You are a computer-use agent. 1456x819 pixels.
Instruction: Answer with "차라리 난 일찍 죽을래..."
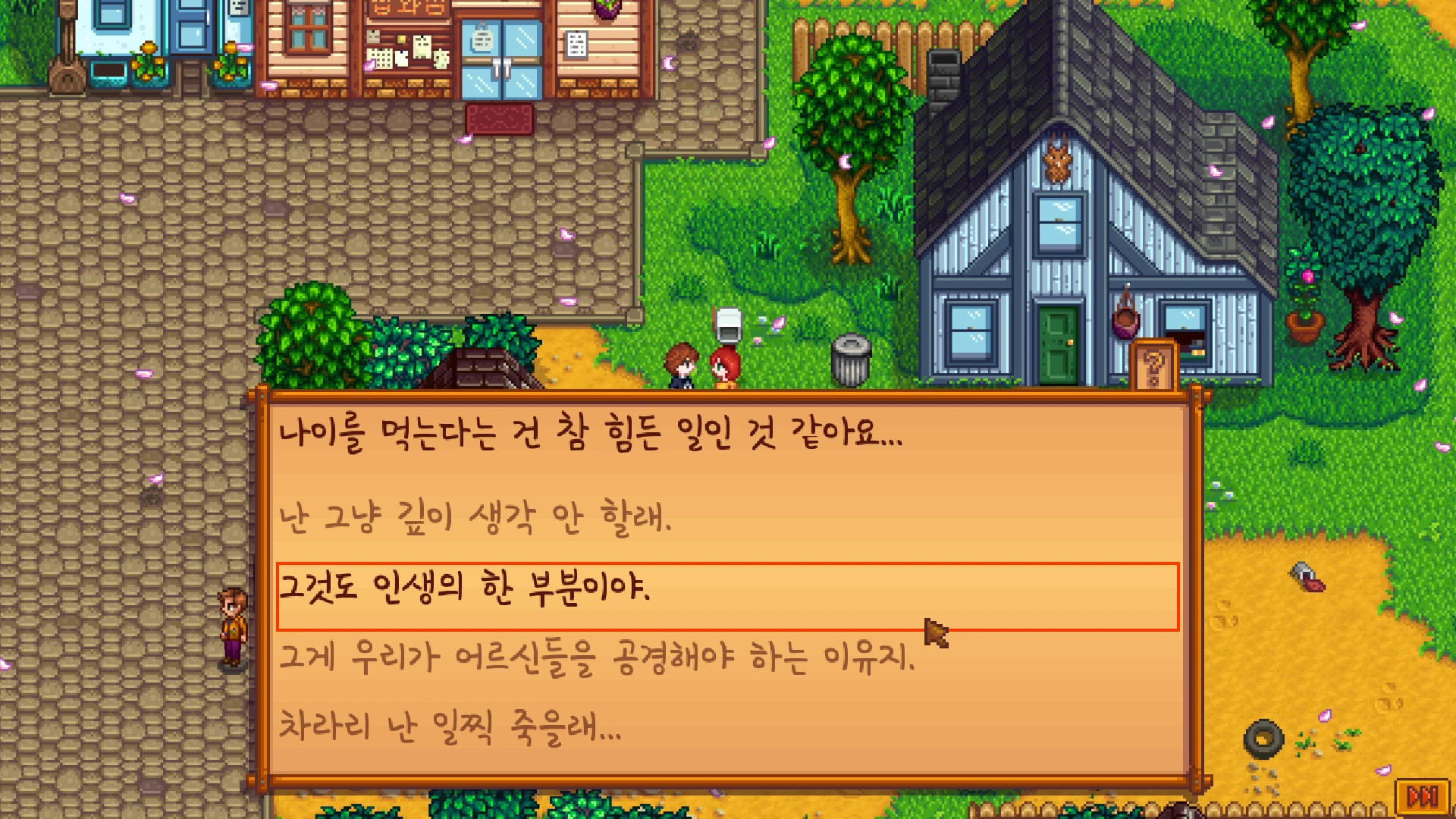(x=450, y=726)
